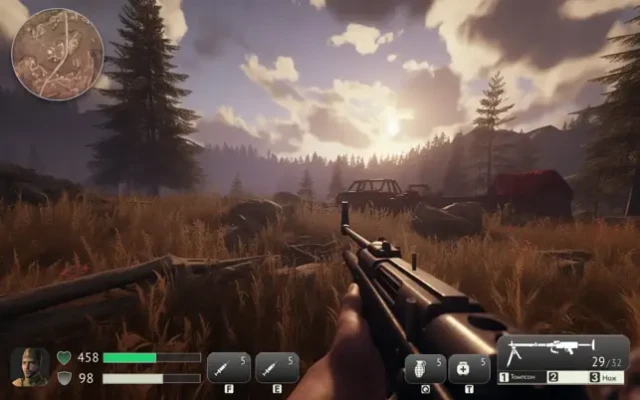Select the syringe slot marked E
This screenshot has height=400, width=640.
pos(277,368)
